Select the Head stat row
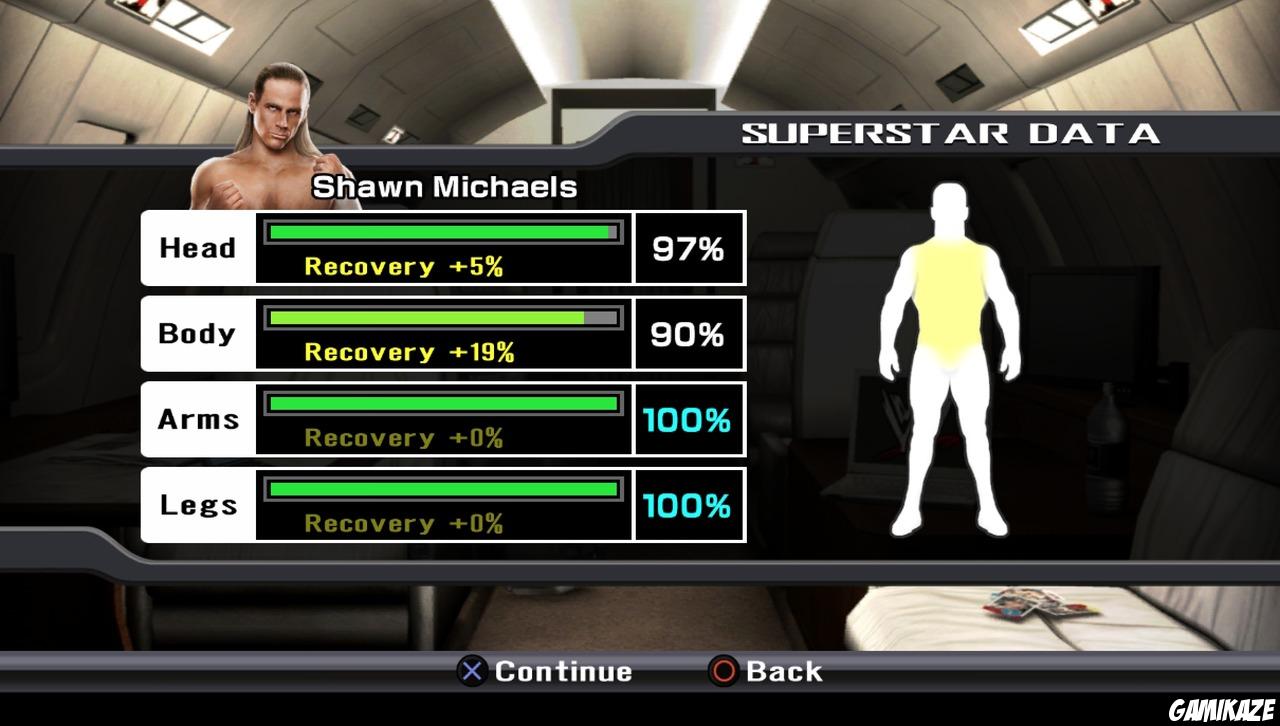This screenshot has height=726, width=1280. pos(443,248)
